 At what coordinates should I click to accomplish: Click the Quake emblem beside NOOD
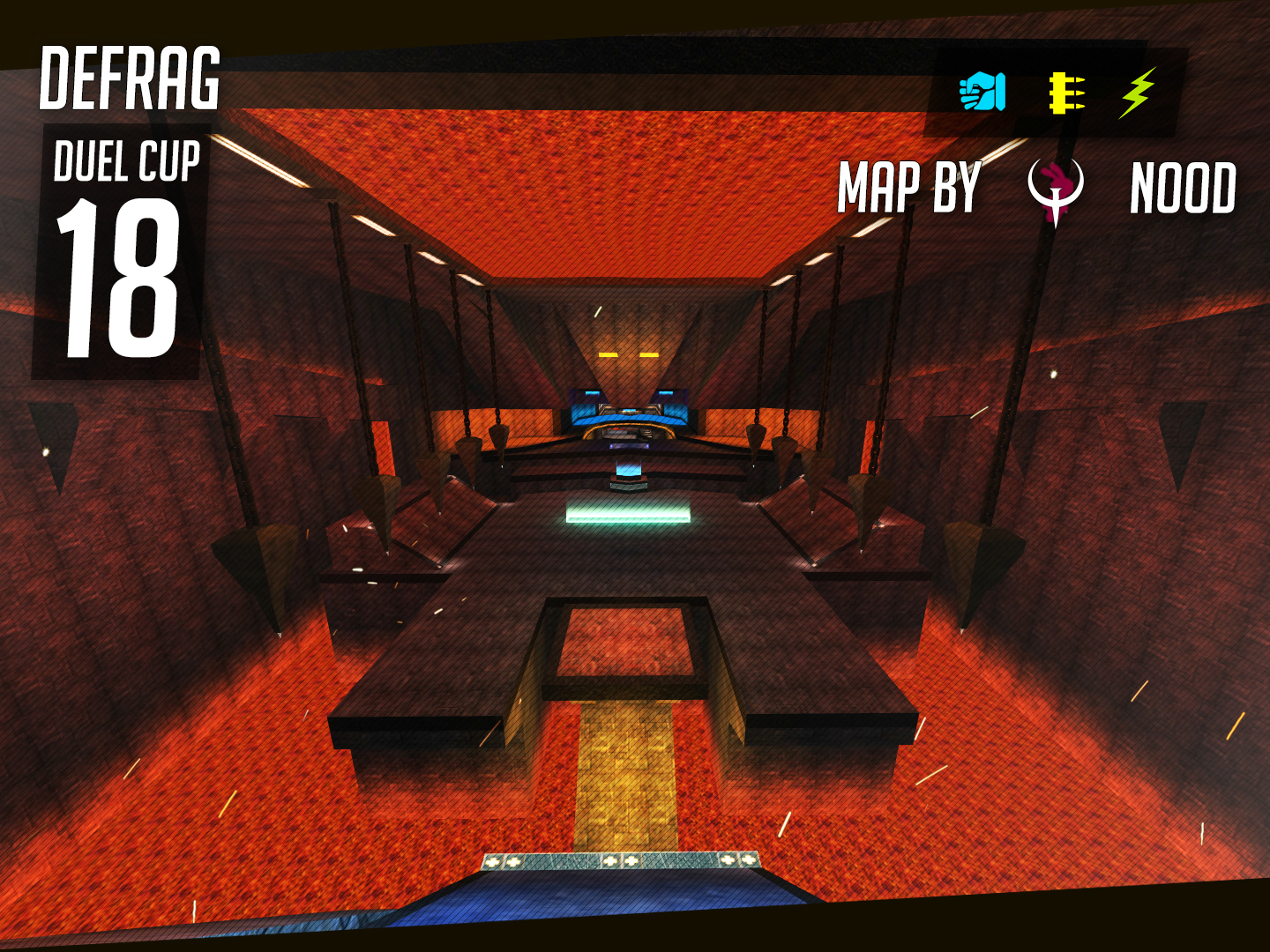point(1056,190)
